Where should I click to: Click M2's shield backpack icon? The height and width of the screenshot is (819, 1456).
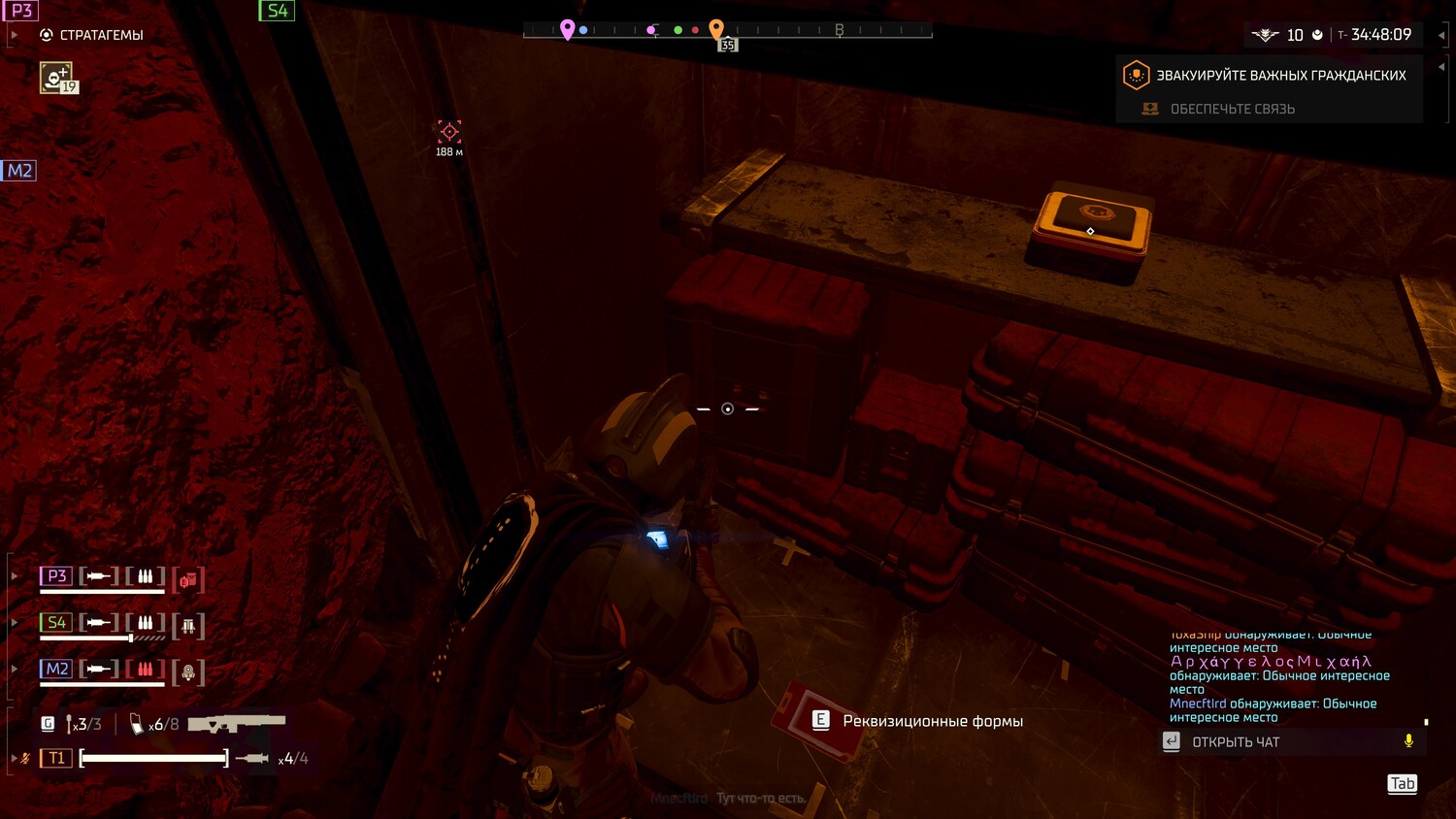point(188,672)
